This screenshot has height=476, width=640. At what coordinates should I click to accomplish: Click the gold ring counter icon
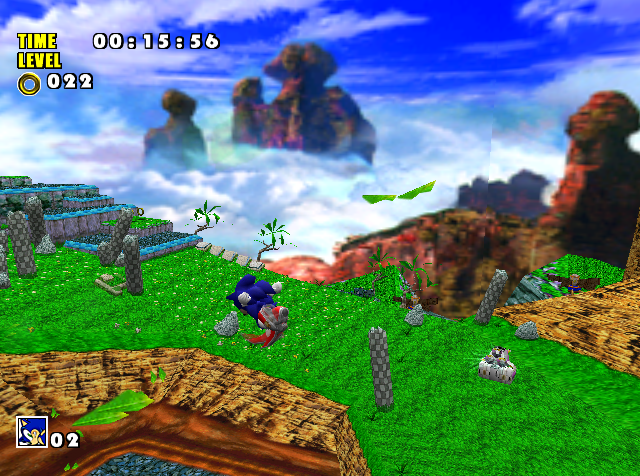point(27,82)
